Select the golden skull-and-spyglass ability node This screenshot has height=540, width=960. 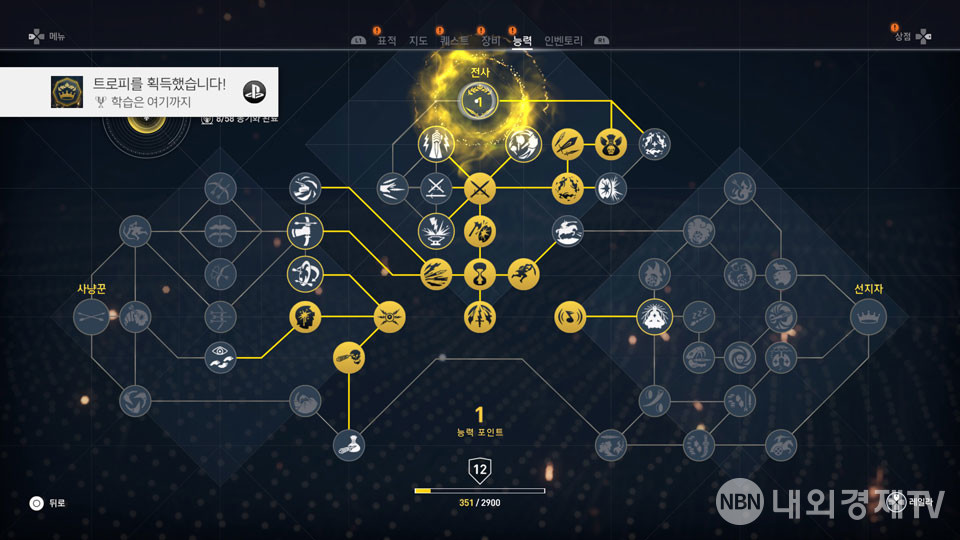349,357
